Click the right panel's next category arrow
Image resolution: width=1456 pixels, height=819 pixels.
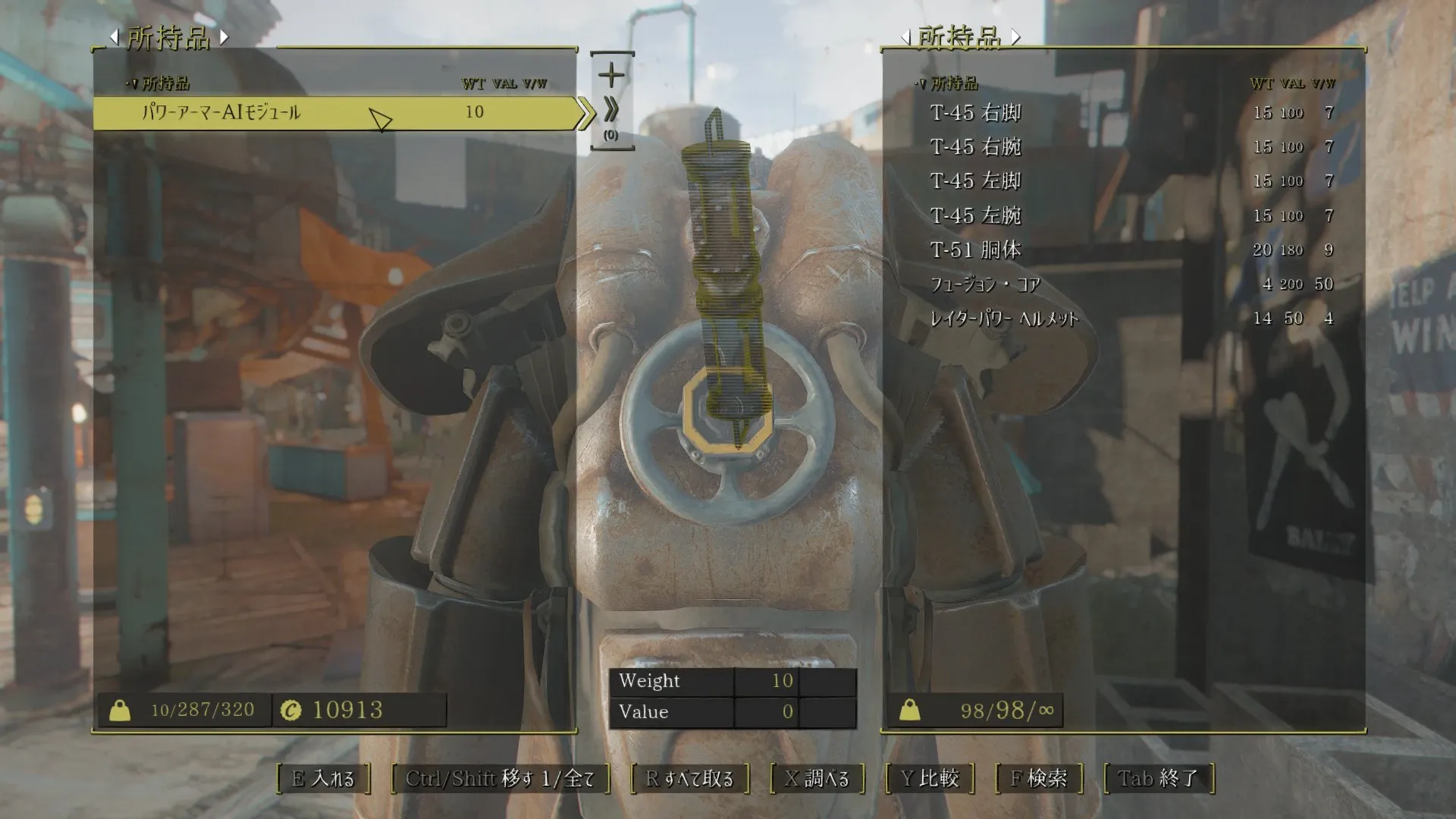point(1015,36)
